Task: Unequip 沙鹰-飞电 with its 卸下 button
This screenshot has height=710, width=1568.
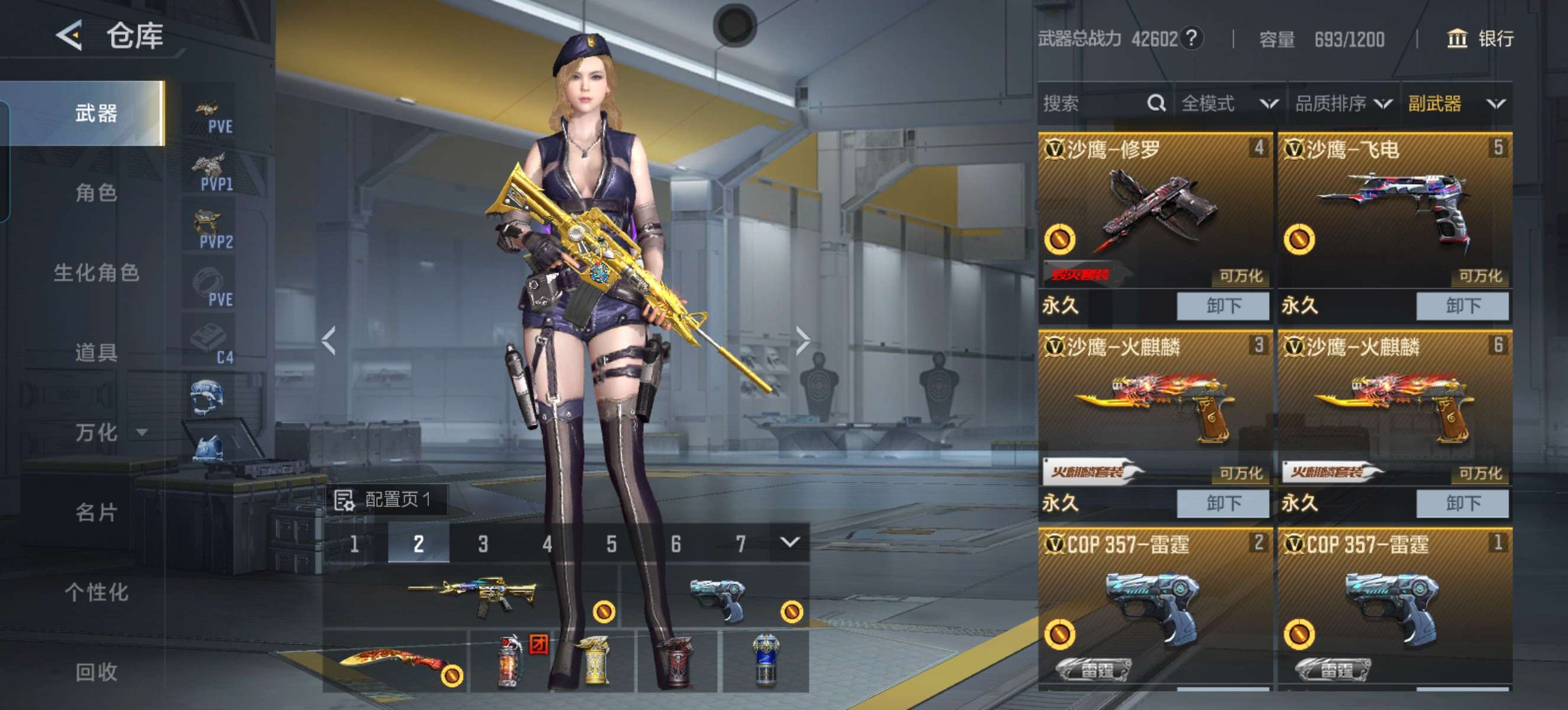Action: 1462,306
